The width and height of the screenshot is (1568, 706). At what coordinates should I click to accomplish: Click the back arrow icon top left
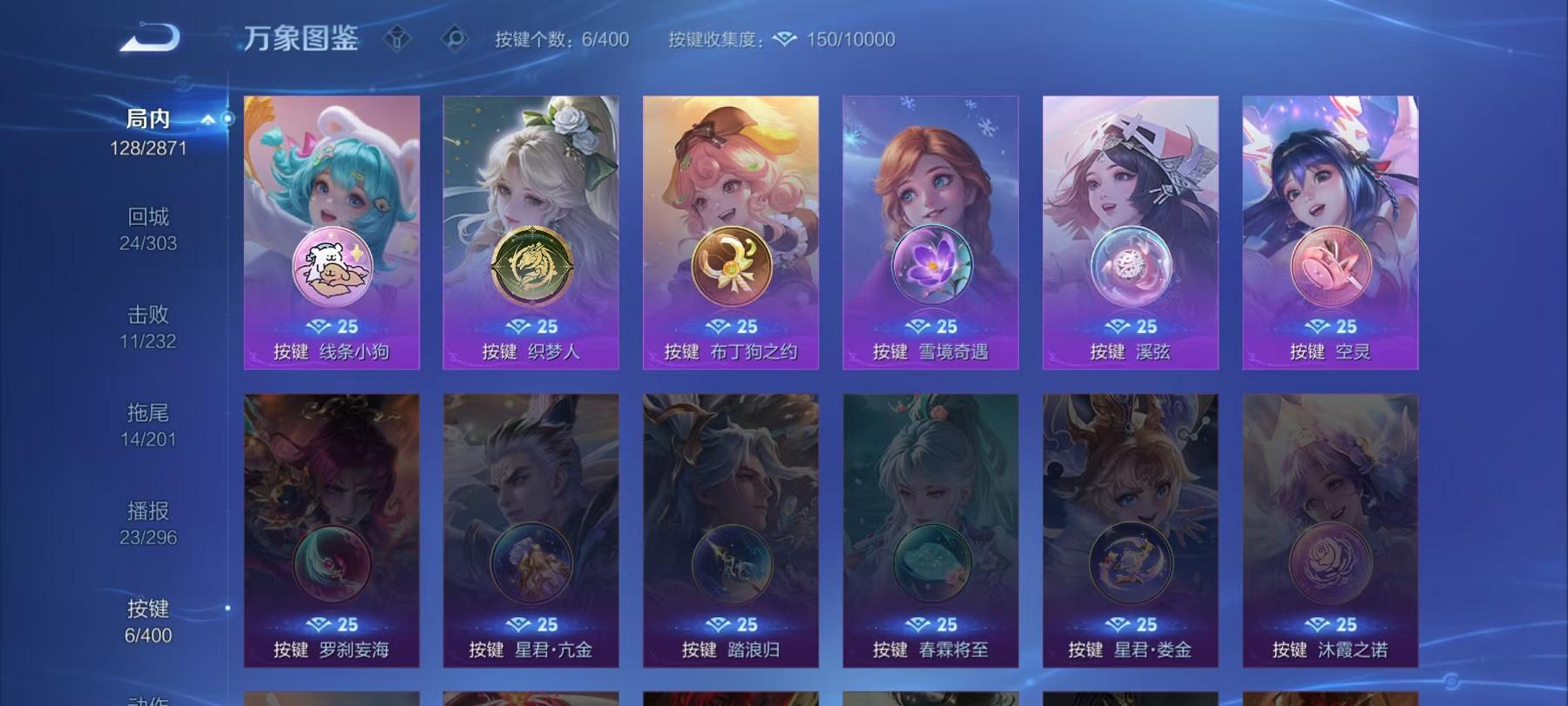click(x=150, y=37)
